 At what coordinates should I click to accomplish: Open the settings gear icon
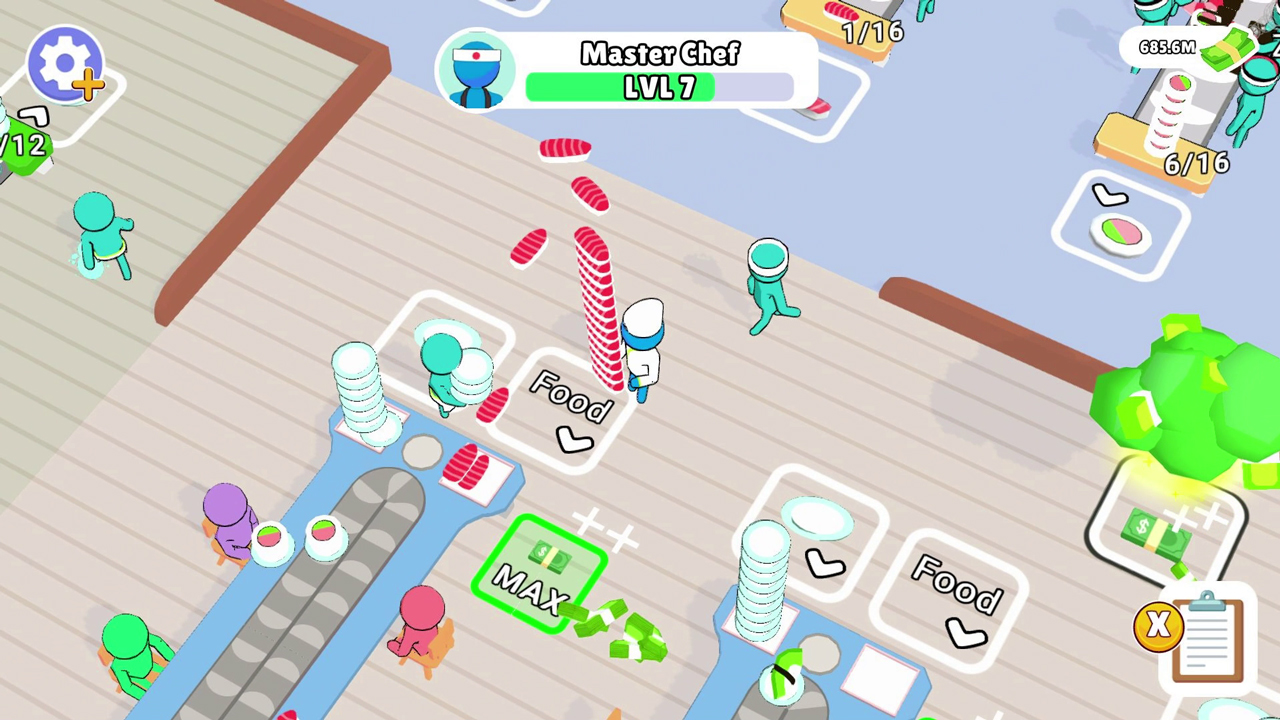pyautogui.click(x=64, y=62)
